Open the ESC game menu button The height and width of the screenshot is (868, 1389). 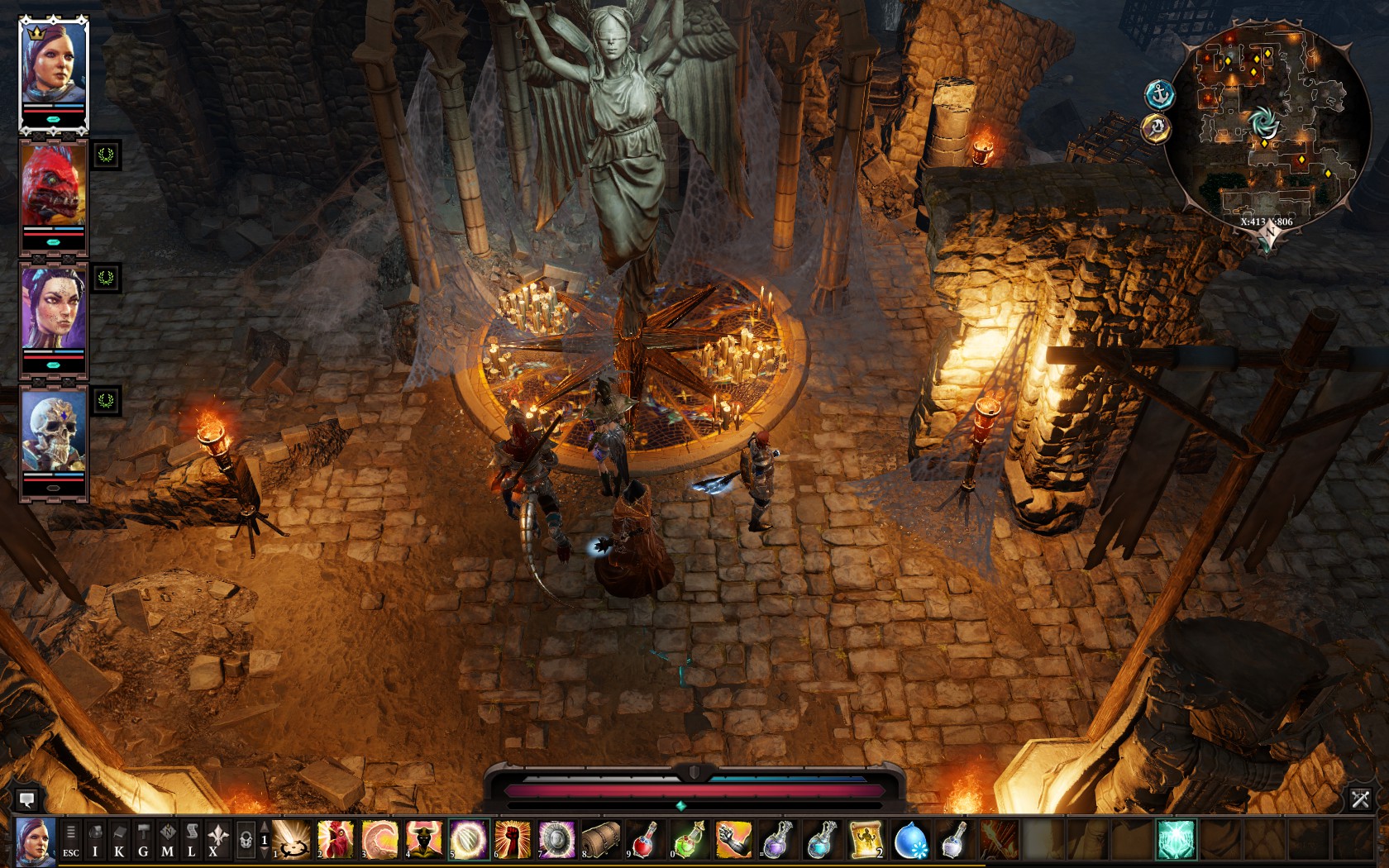[71, 840]
